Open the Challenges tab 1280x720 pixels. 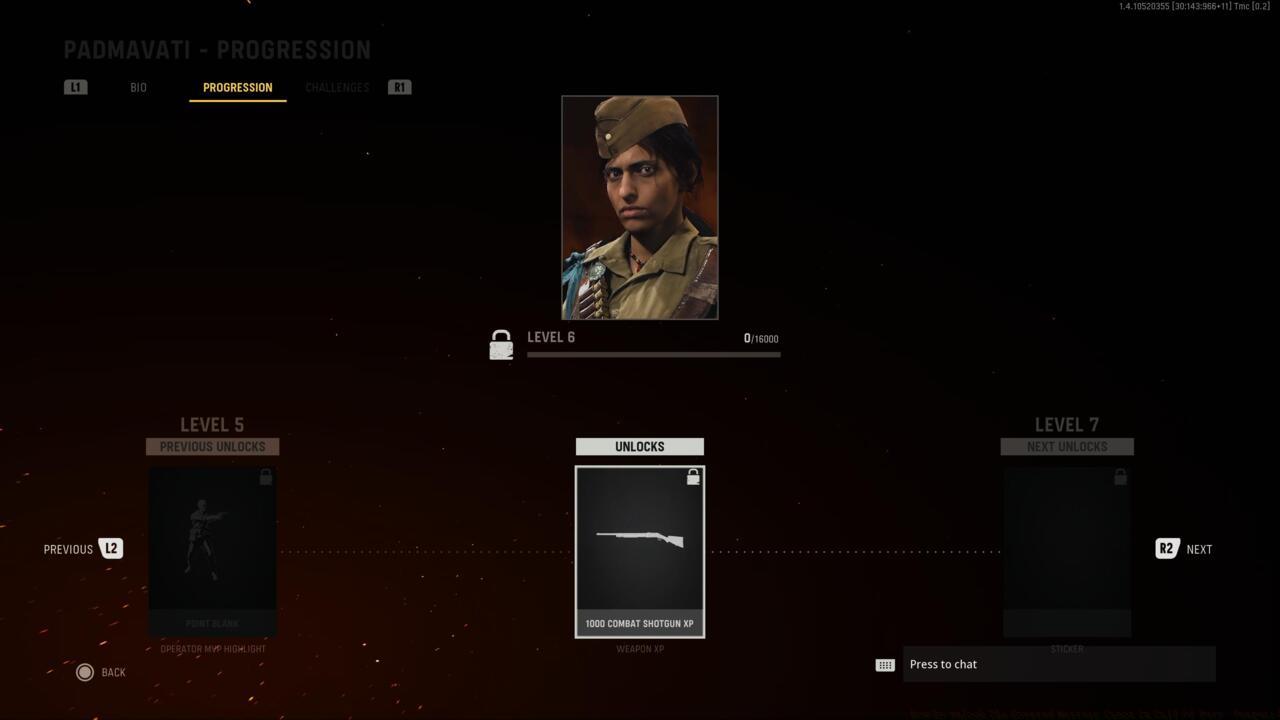click(x=337, y=87)
